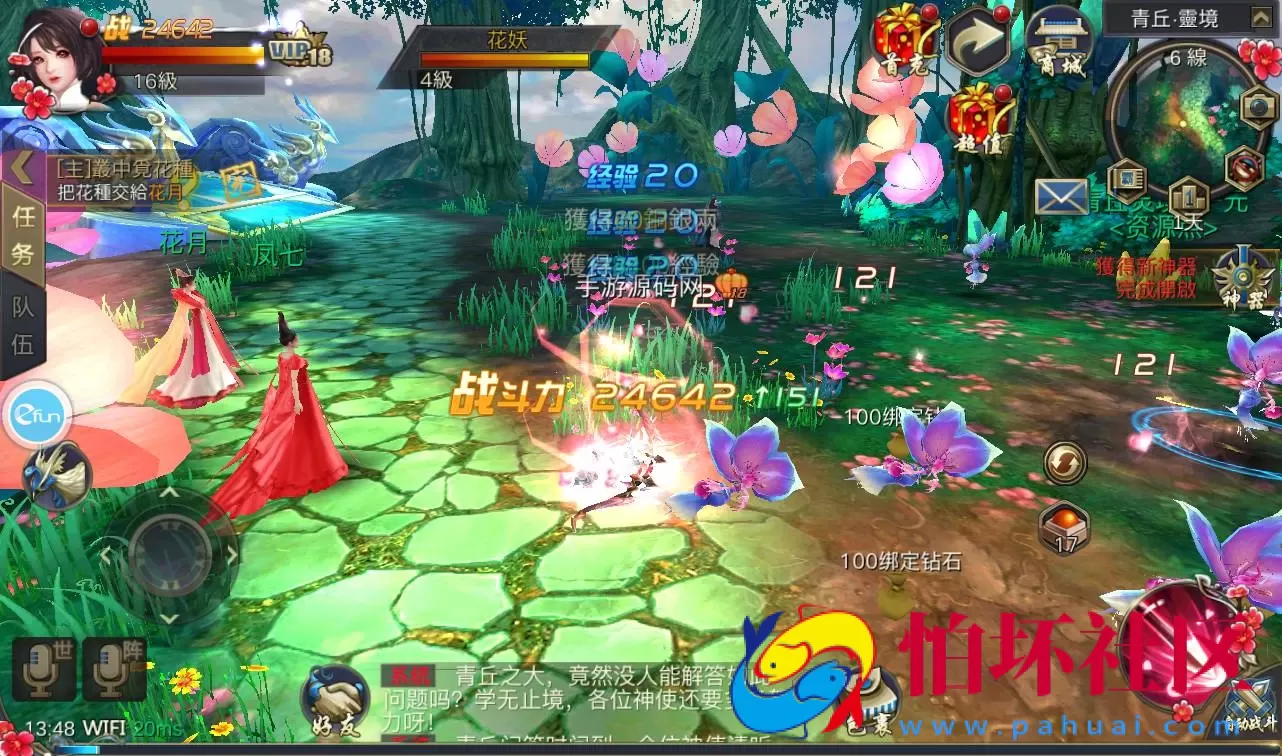Image resolution: width=1282 pixels, height=756 pixels.
Task: Open the 包裹 bag
Action: click(x=870, y=700)
